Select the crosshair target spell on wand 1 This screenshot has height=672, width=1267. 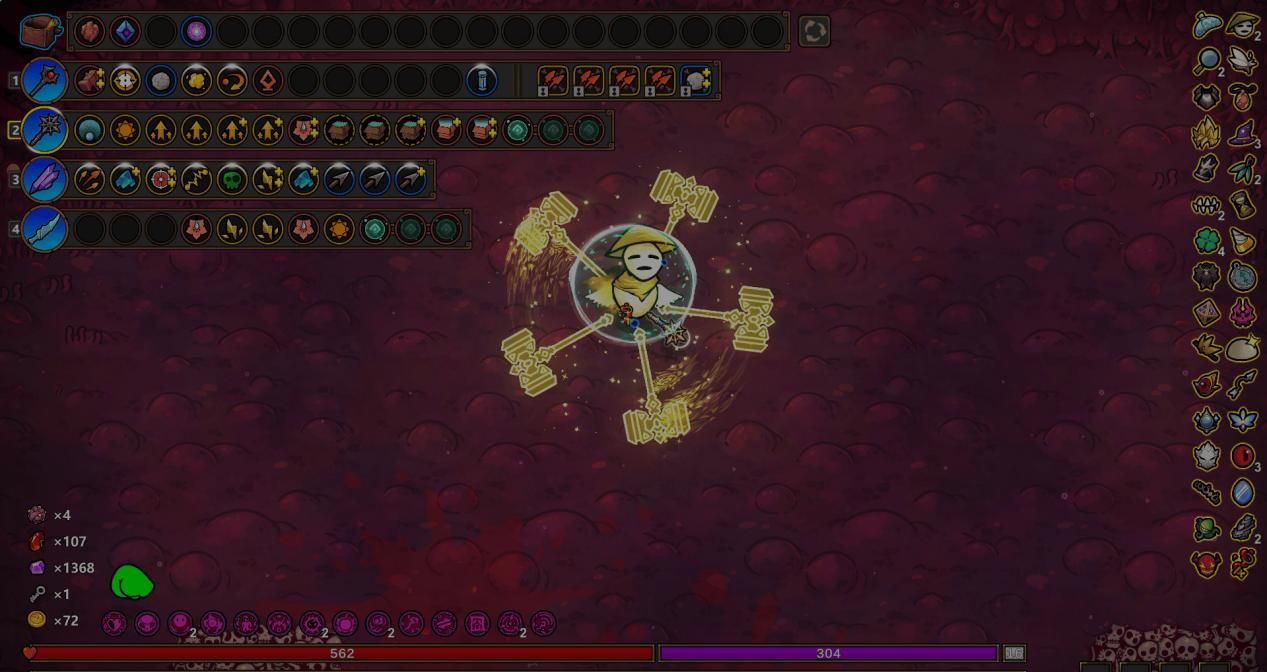[x=125, y=80]
